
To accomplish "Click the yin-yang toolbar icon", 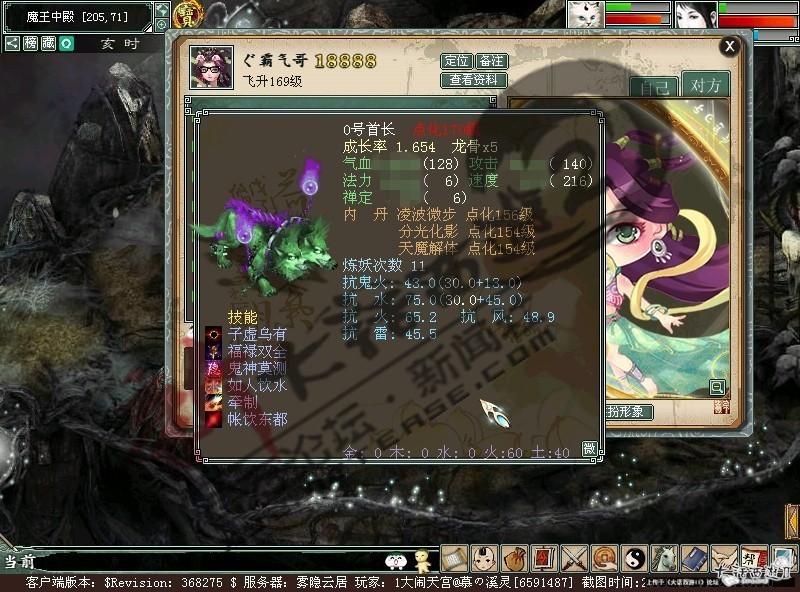I will (x=634, y=557).
